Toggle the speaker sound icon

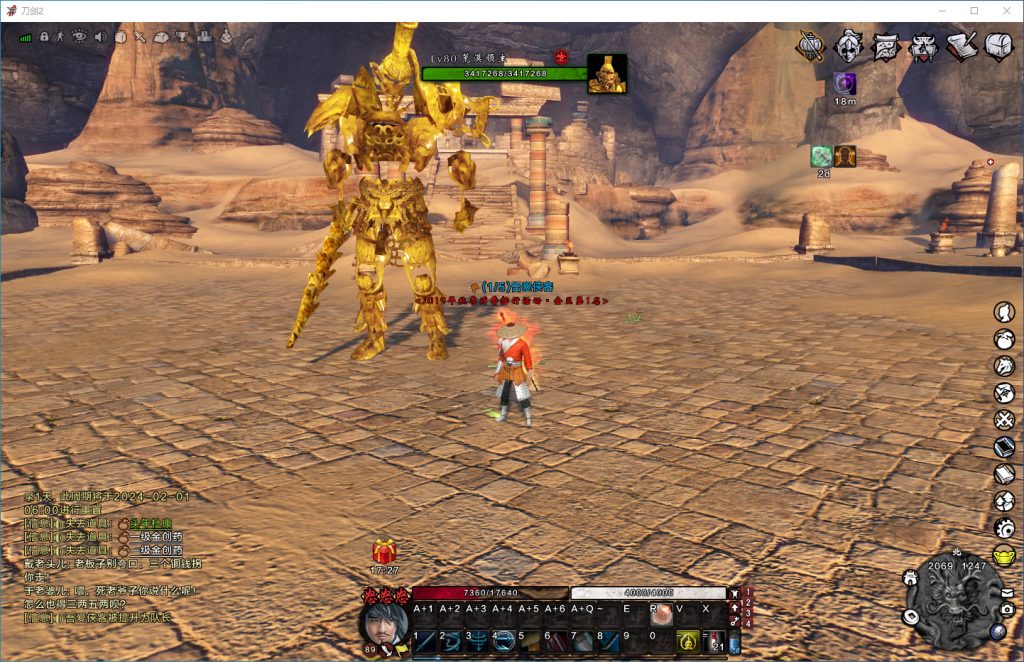100,37
